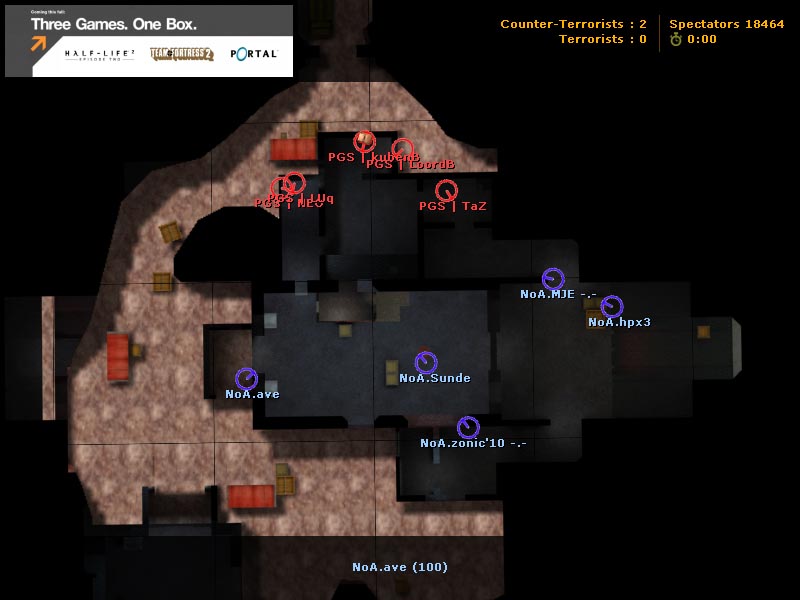This screenshot has width=800, height=600.
Task: Open the Three Games. One Box. banner ad
Action: pos(149,41)
